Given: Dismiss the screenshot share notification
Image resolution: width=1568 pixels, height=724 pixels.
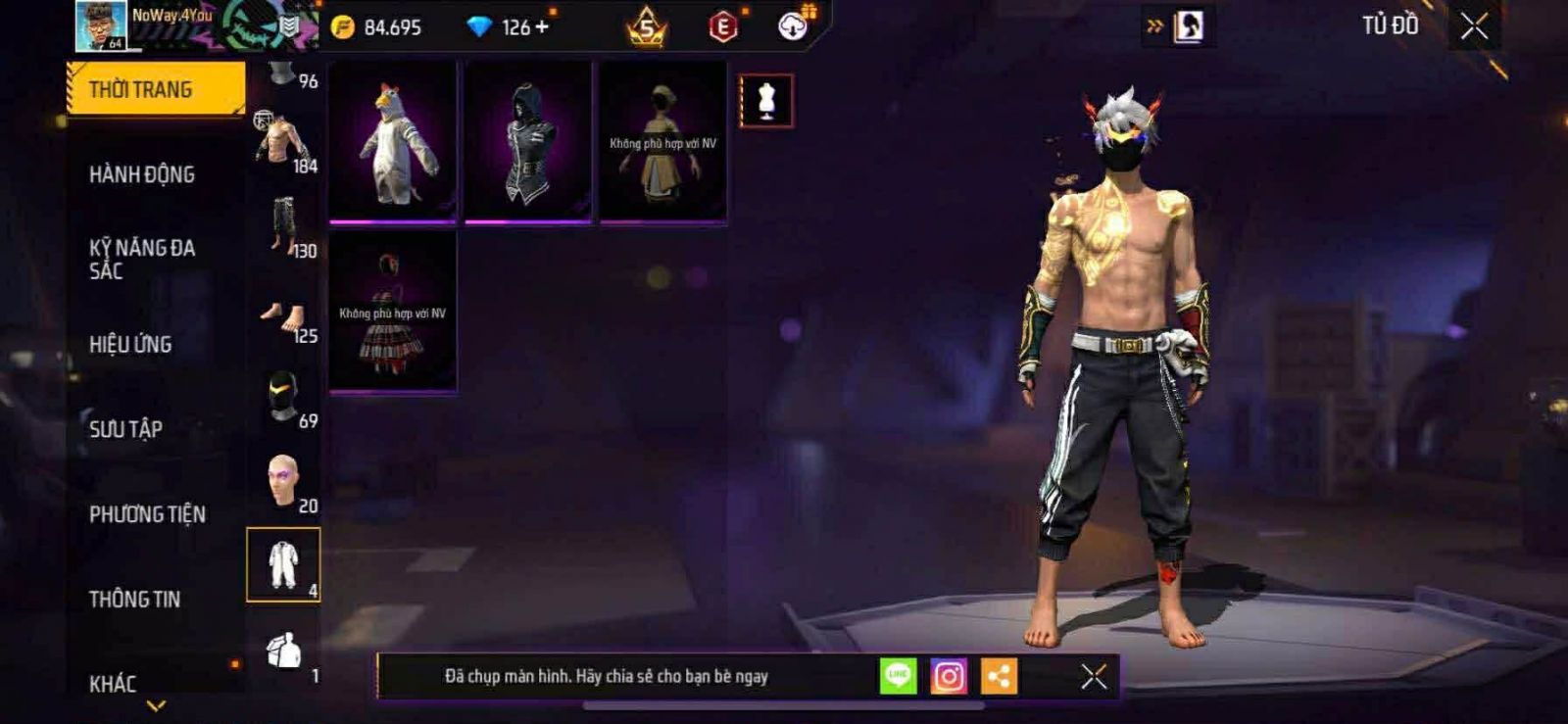Looking at the screenshot, I should tap(1094, 676).
